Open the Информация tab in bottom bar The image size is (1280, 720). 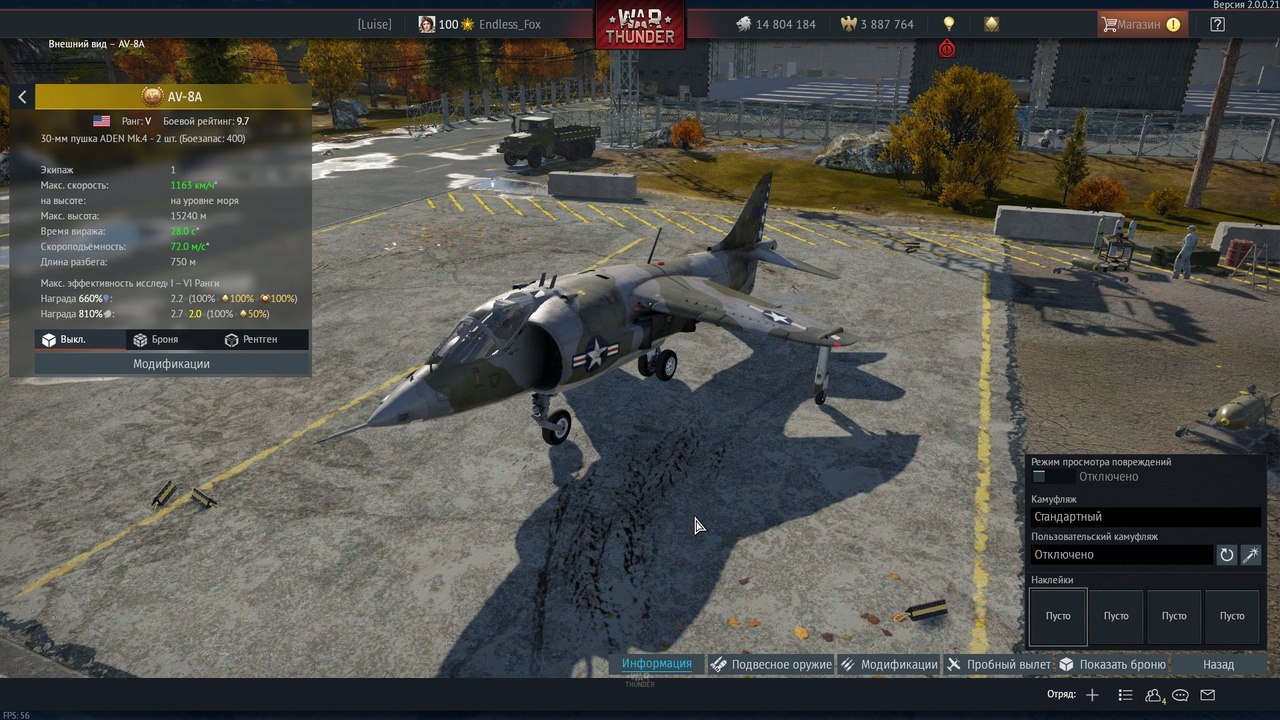(656, 664)
